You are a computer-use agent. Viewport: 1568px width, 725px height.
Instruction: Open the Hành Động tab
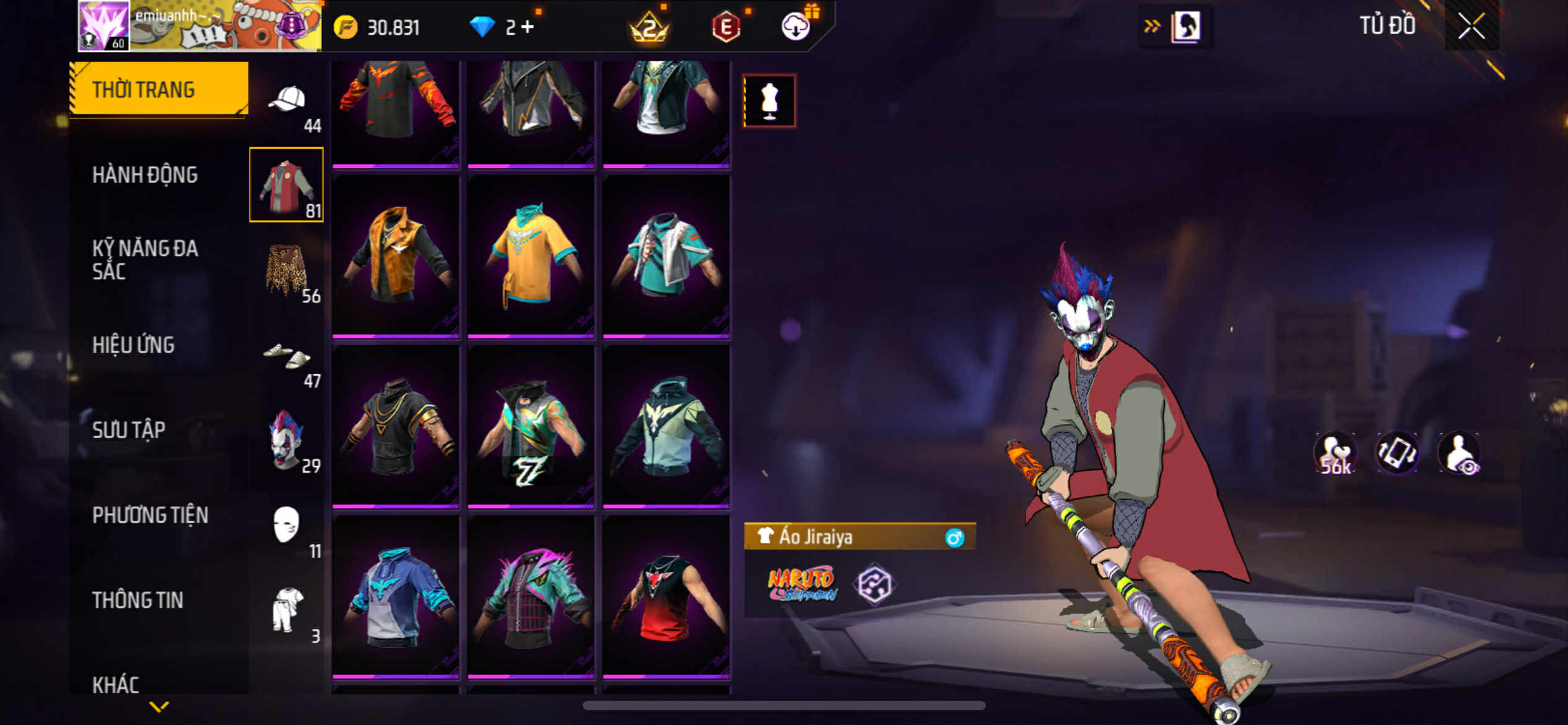pos(145,175)
